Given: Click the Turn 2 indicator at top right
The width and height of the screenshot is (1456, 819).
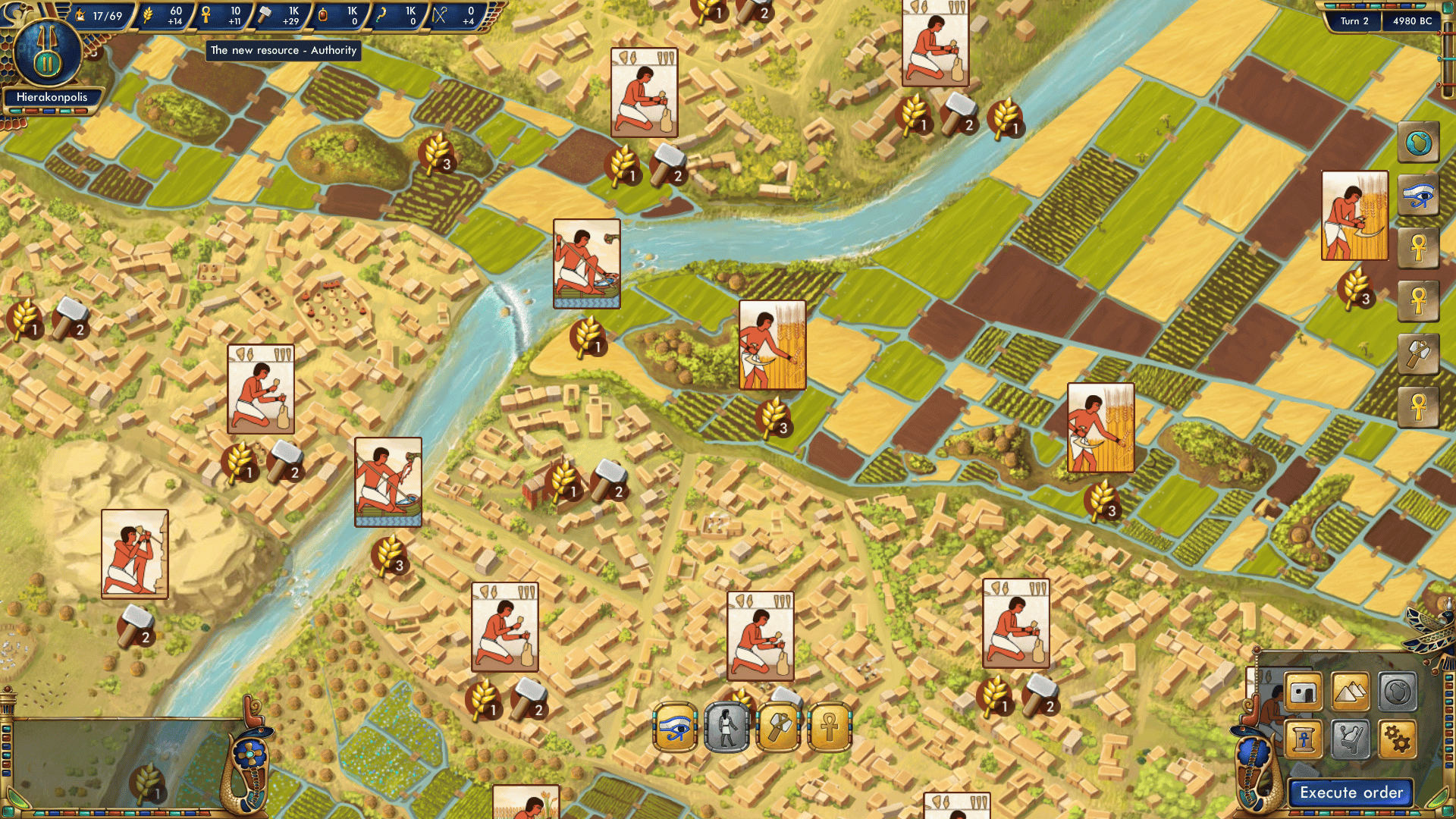Looking at the screenshot, I should point(1354,21).
